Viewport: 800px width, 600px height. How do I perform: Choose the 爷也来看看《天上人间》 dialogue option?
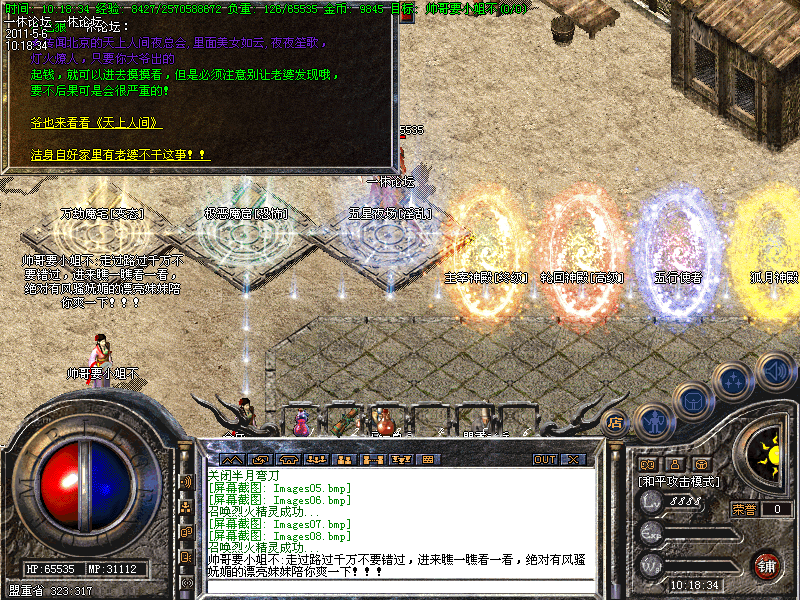pos(96,123)
